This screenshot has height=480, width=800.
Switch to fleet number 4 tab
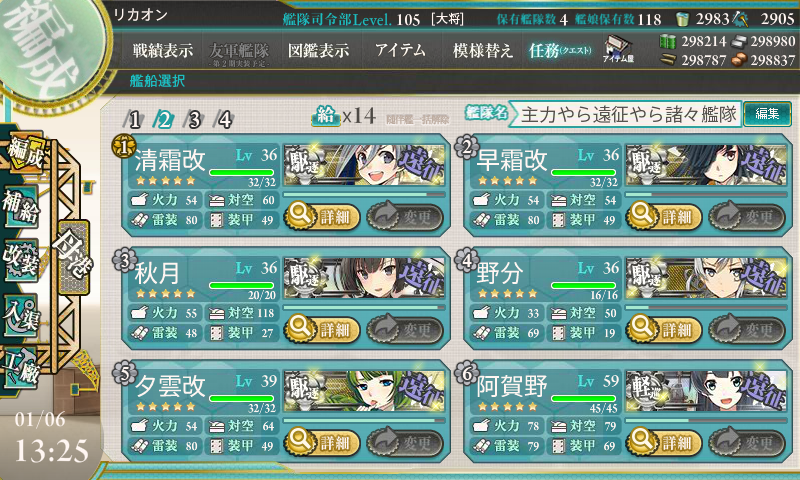(x=225, y=120)
